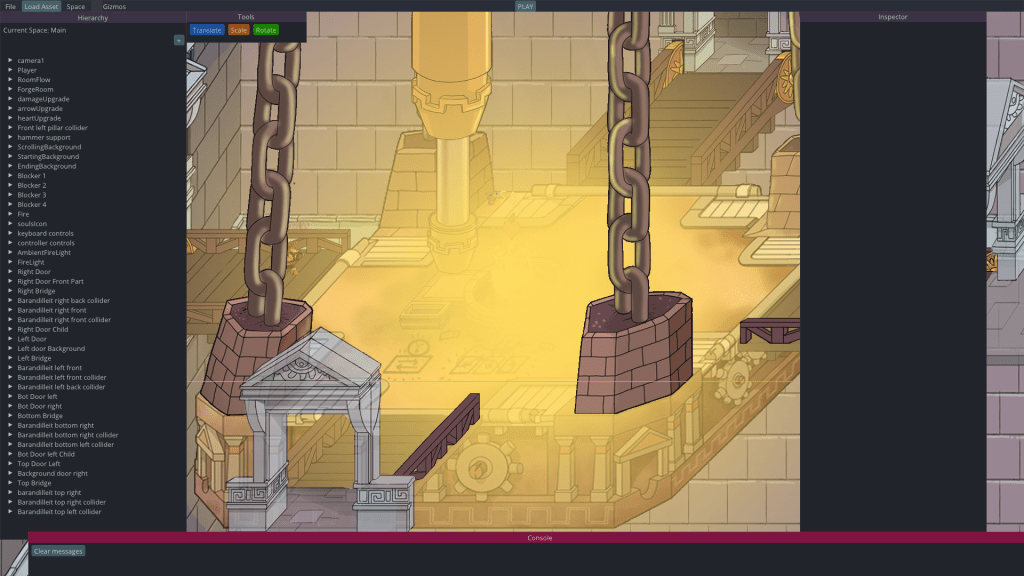
Task: Select the Translate tool
Action: pos(207,30)
